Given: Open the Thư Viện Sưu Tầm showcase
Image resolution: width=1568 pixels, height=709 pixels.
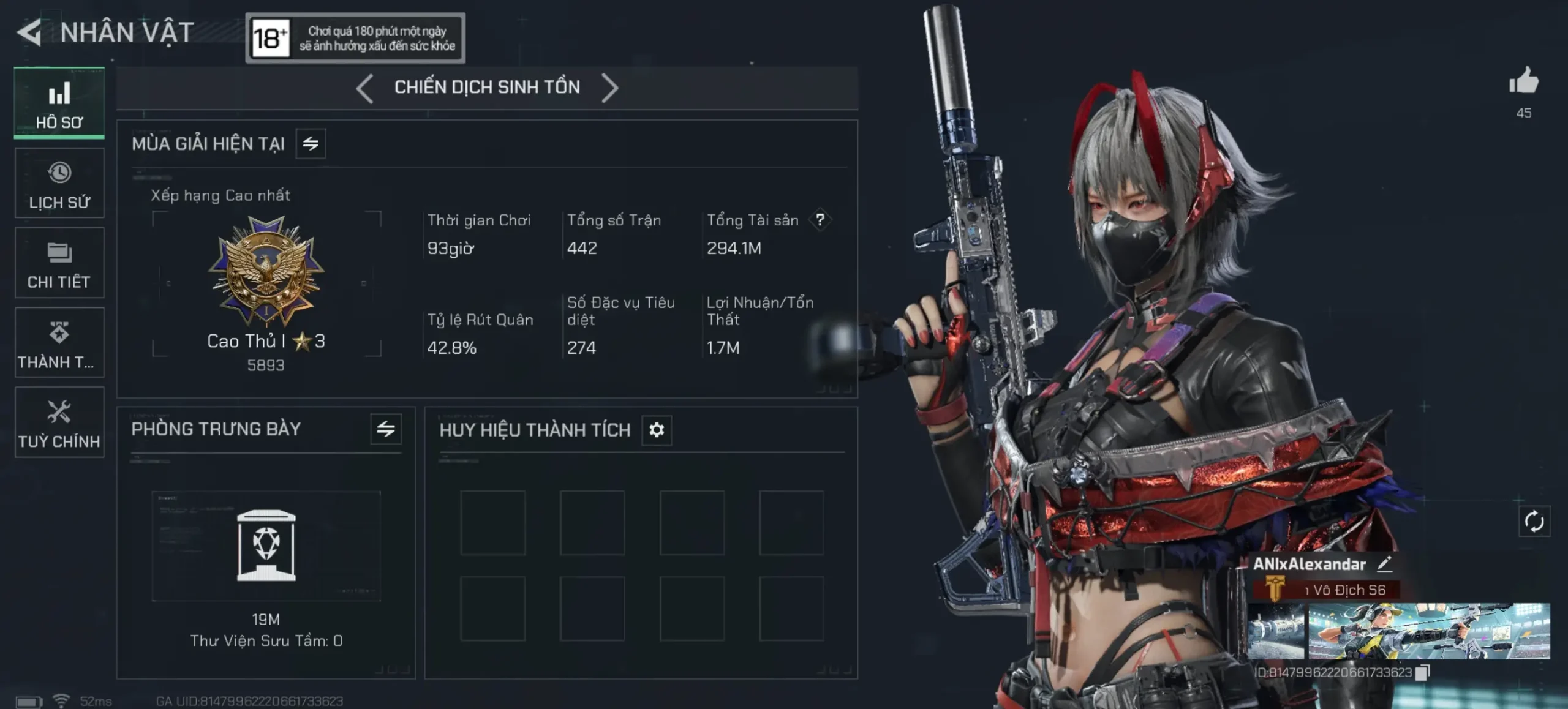Looking at the screenshot, I should (266, 546).
